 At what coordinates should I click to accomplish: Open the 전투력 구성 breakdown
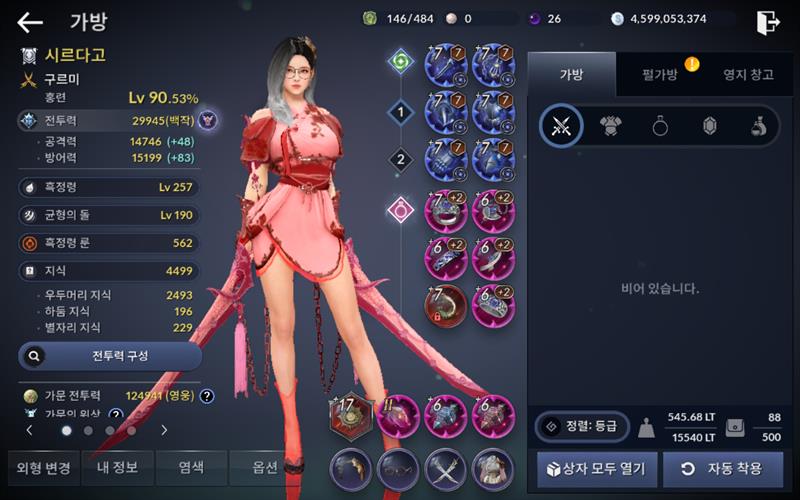coord(110,355)
